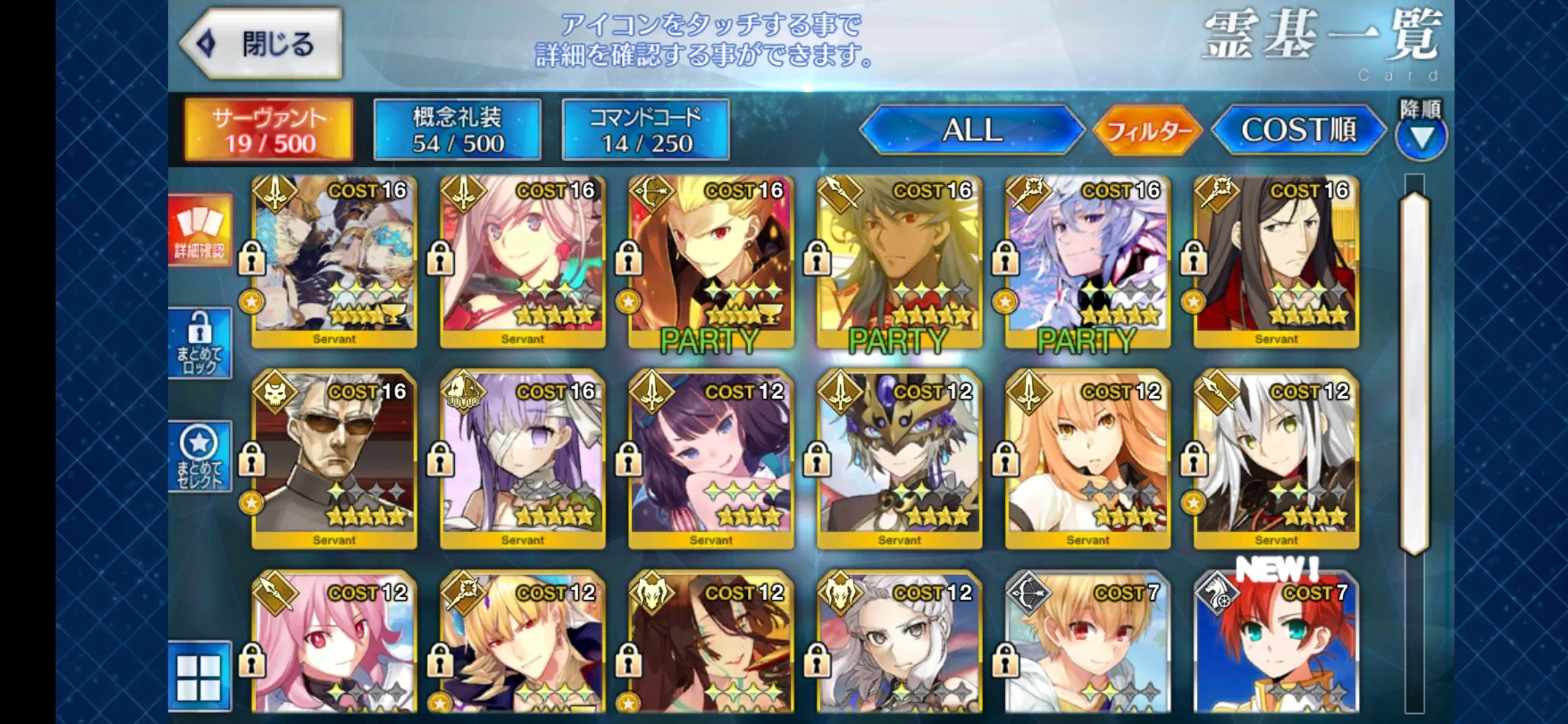
Task: Close the card list with 閉じる button
Action: tap(261, 44)
